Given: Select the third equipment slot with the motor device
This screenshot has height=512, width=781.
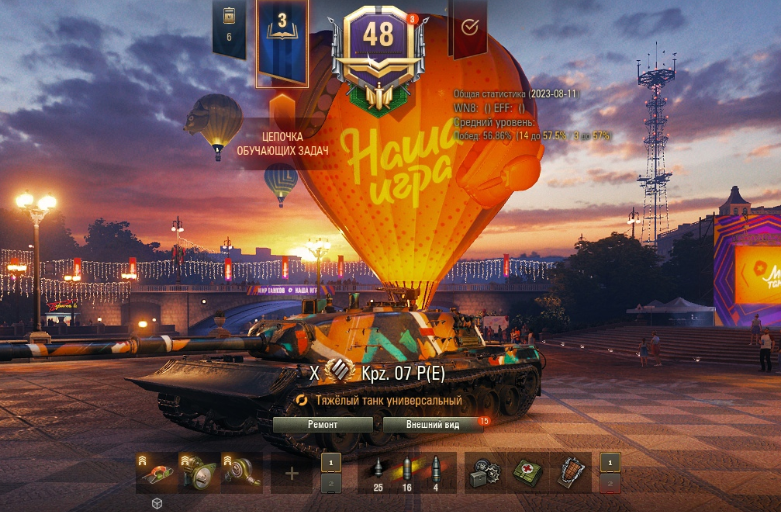Looking at the screenshot, I should (241, 471).
